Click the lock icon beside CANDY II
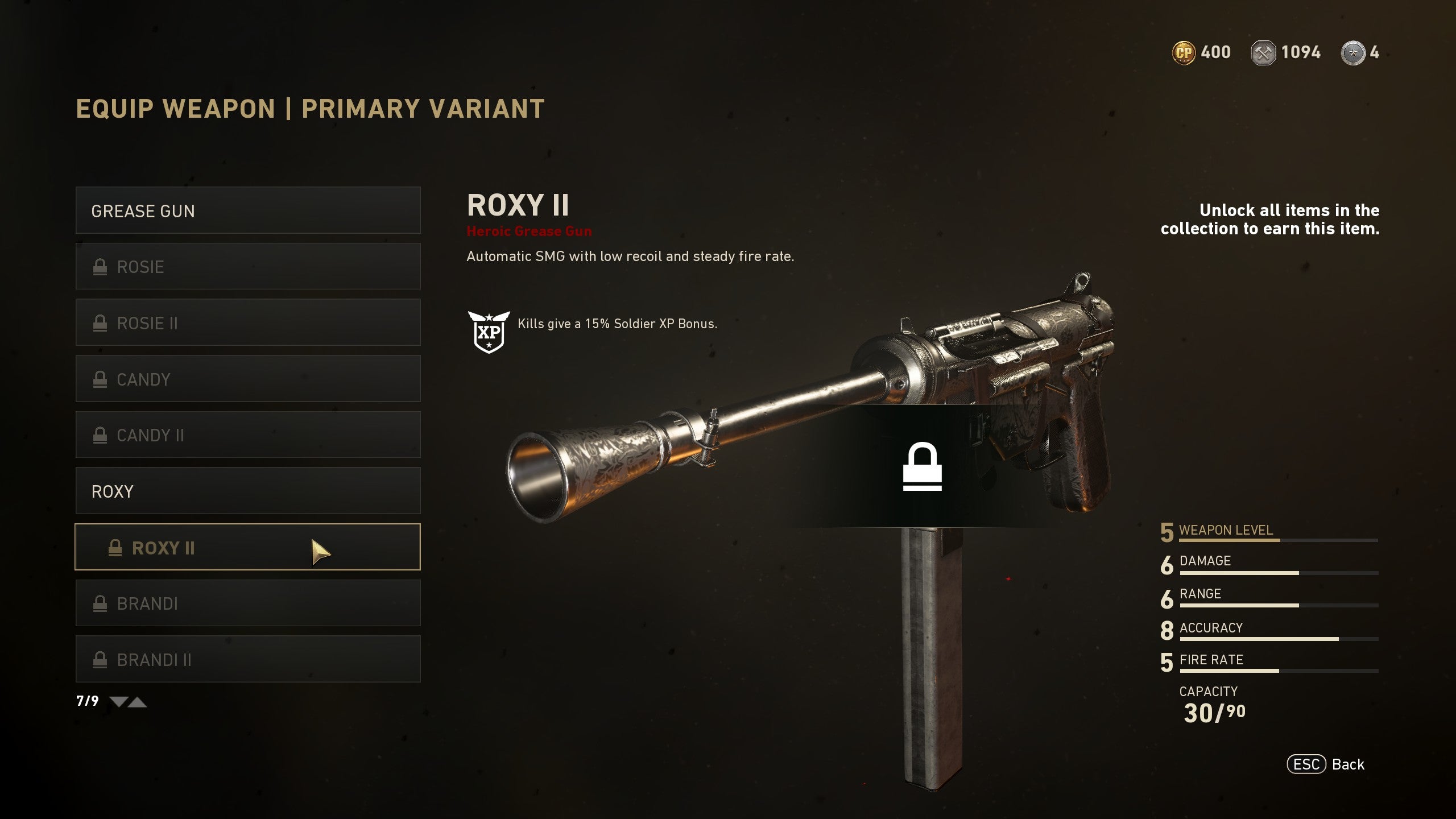 pos(101,435)
